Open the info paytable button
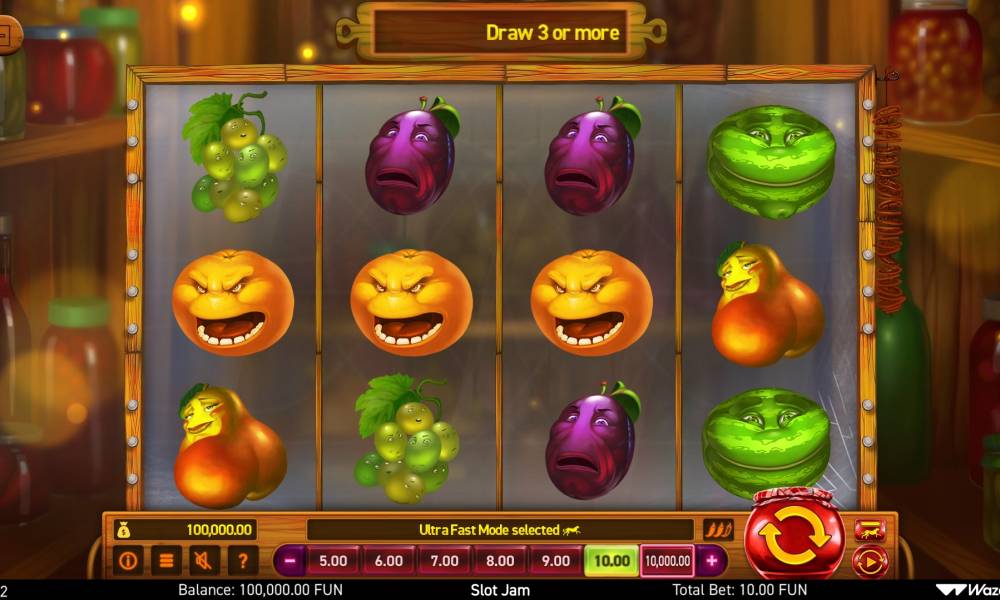1000x600 pixels. 128,560
